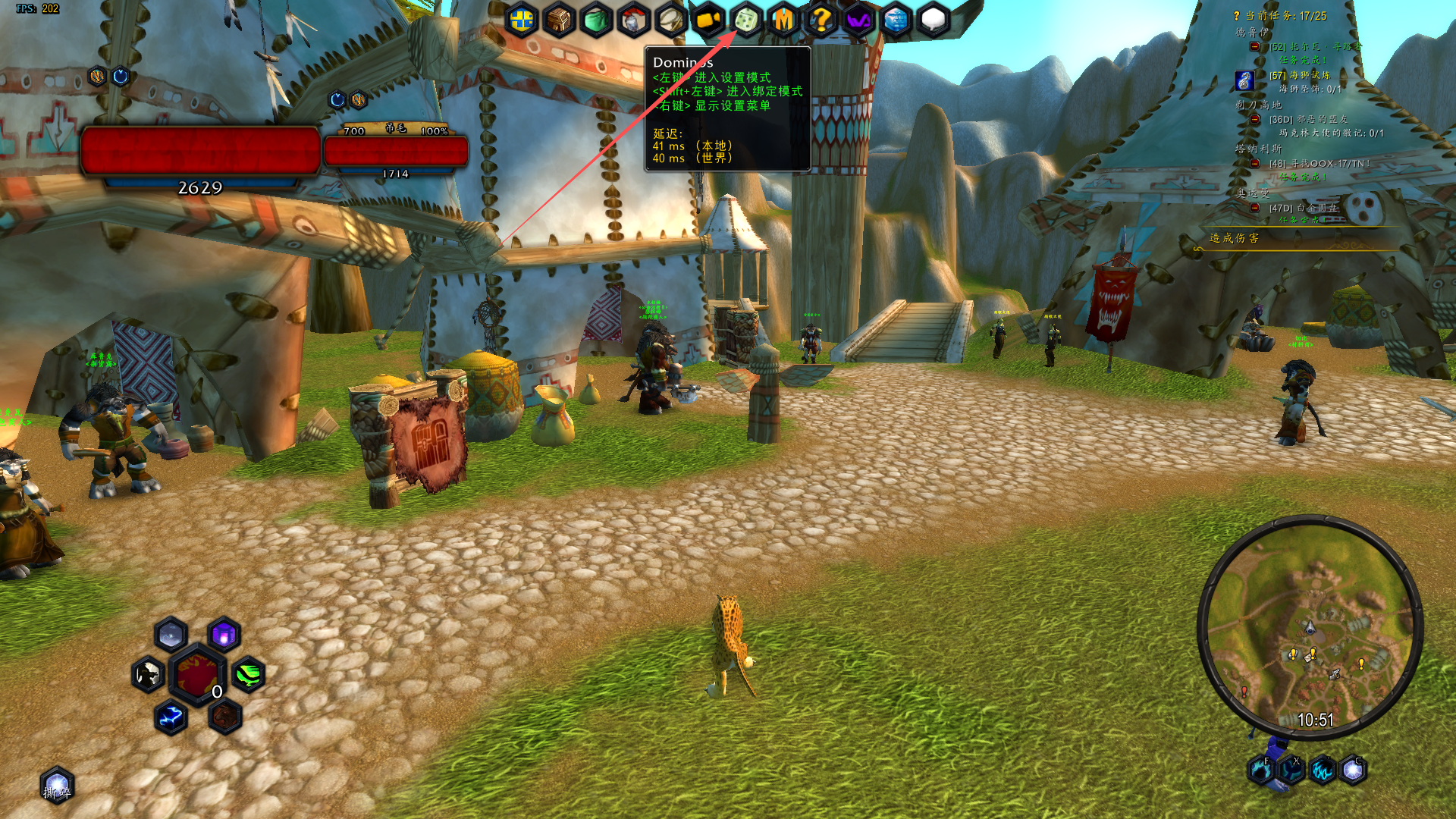Click the blue and yellow shield icon
Viewport: 1456px width, 819px height.
click(522, 20)
